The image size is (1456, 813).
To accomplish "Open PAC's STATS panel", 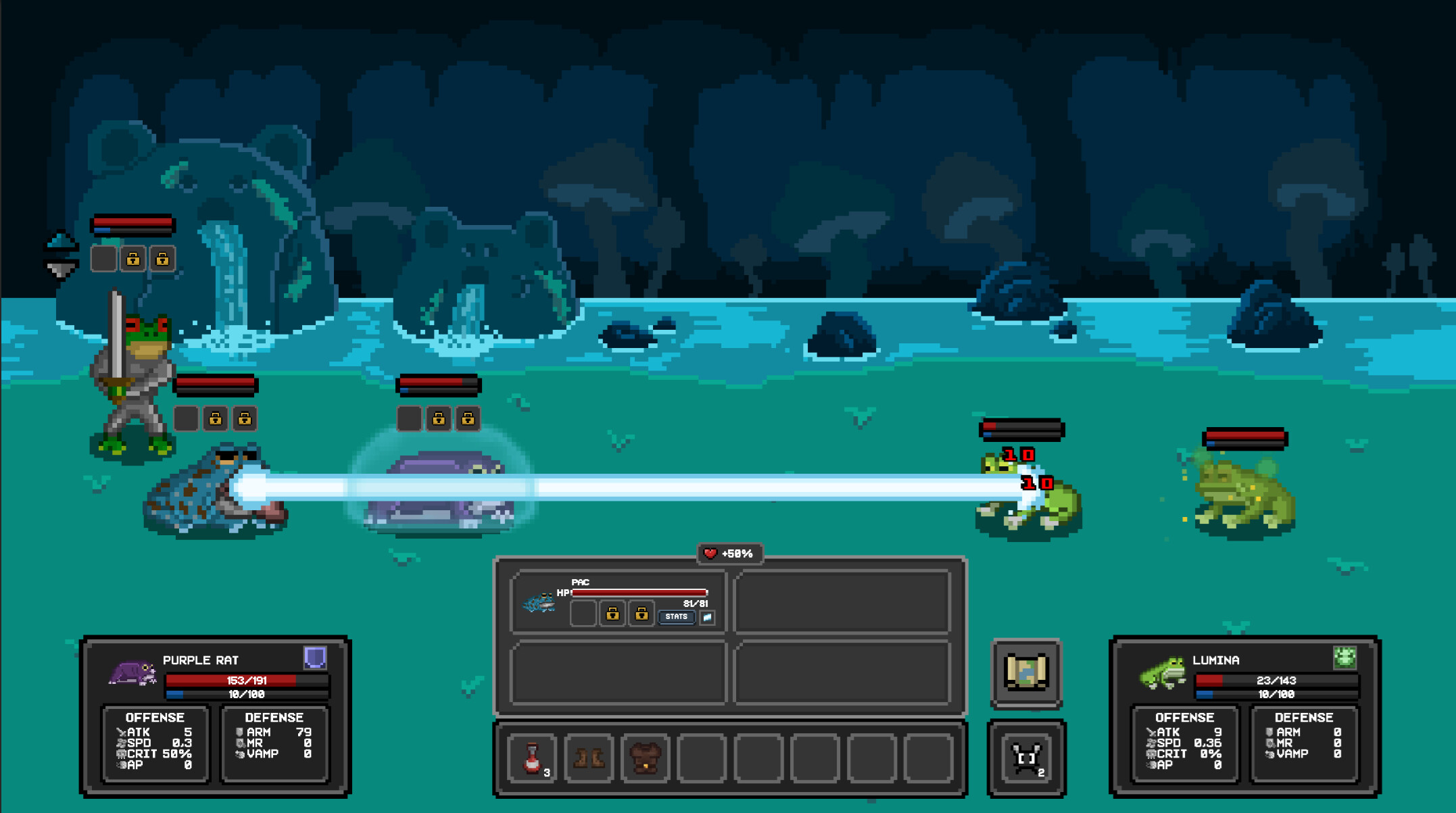I will click(676, 617).
